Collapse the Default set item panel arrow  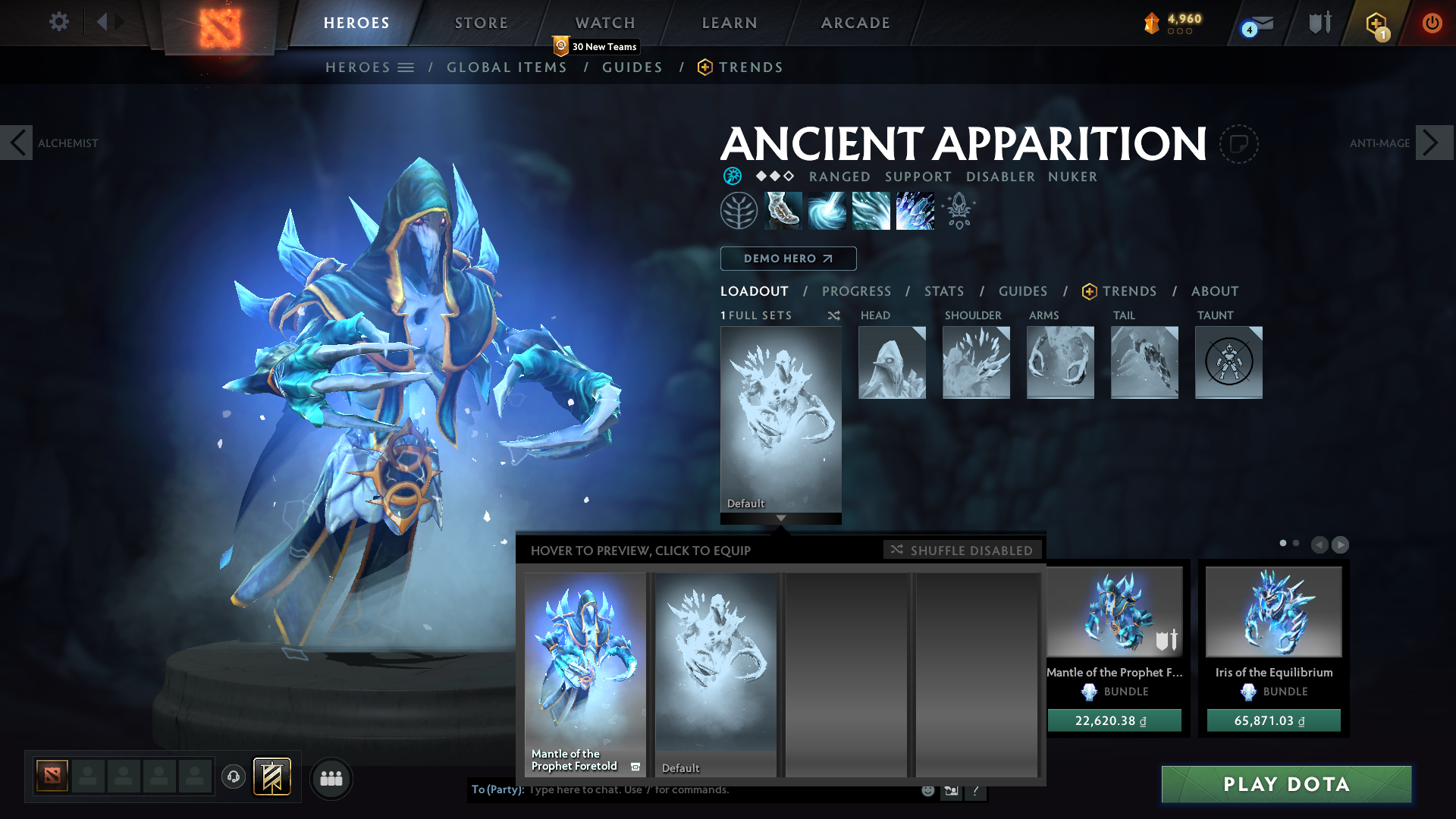[x=780, y=519]
